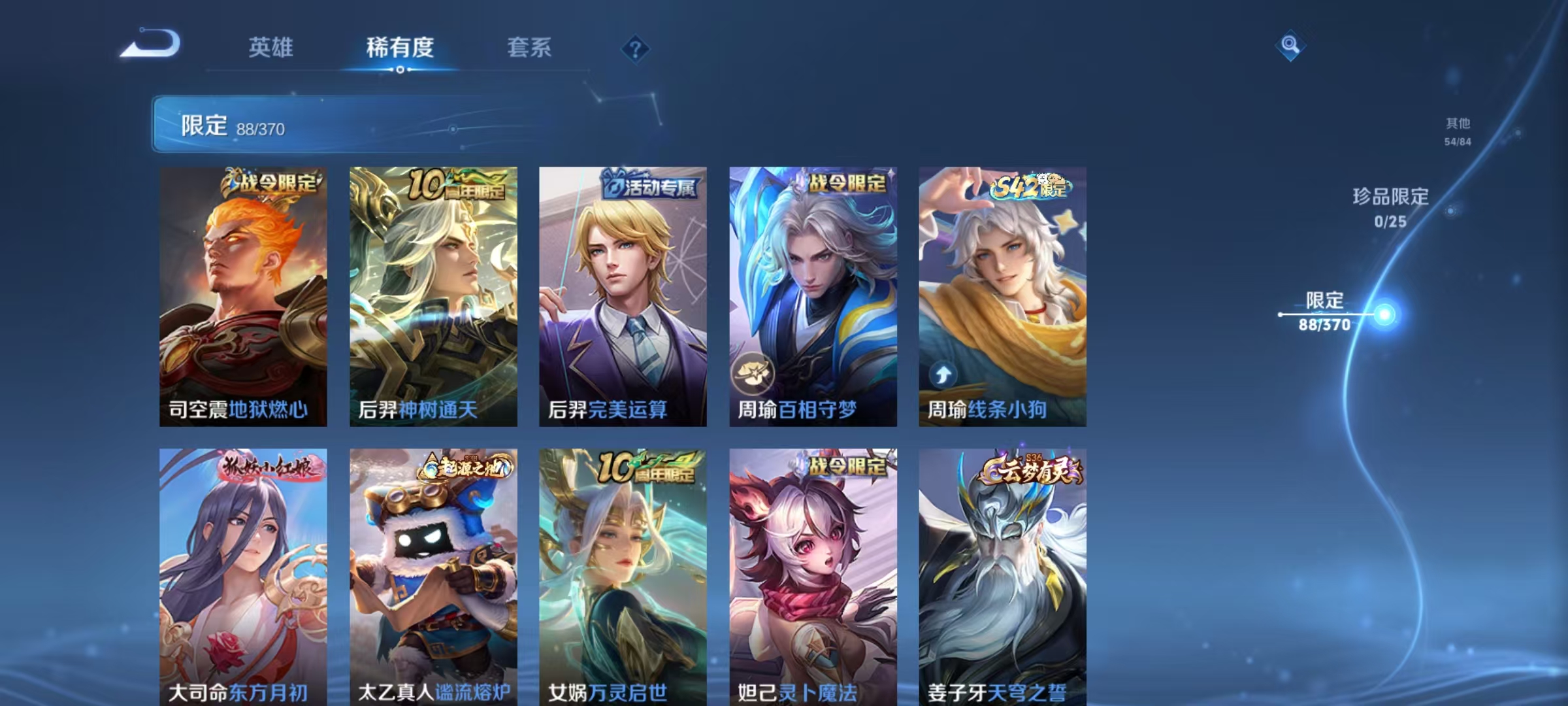
Task: Jump to the 其他 54/84 section on right
Action: click(x=1459, y=129)
